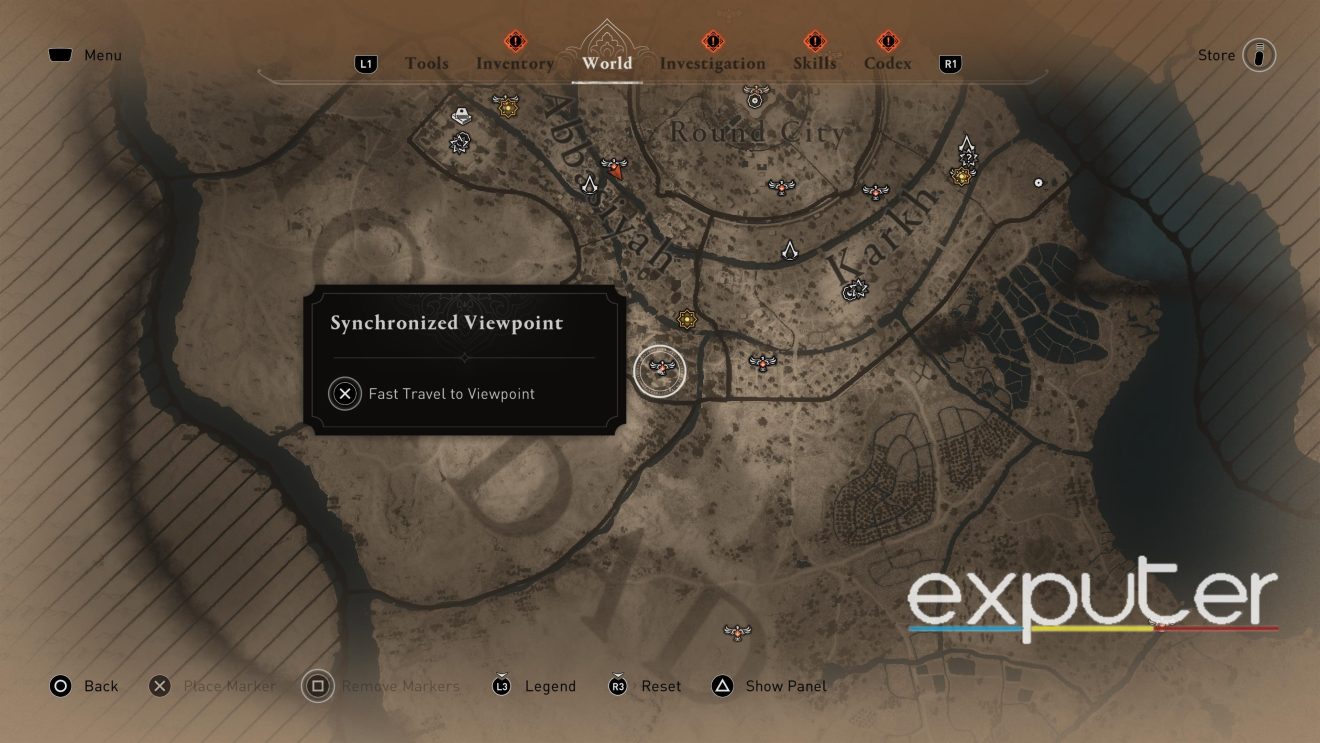The width and height of the screenshot is (1320, 743).
Task: Show the side Panel
Action: [x=785, y=686]
